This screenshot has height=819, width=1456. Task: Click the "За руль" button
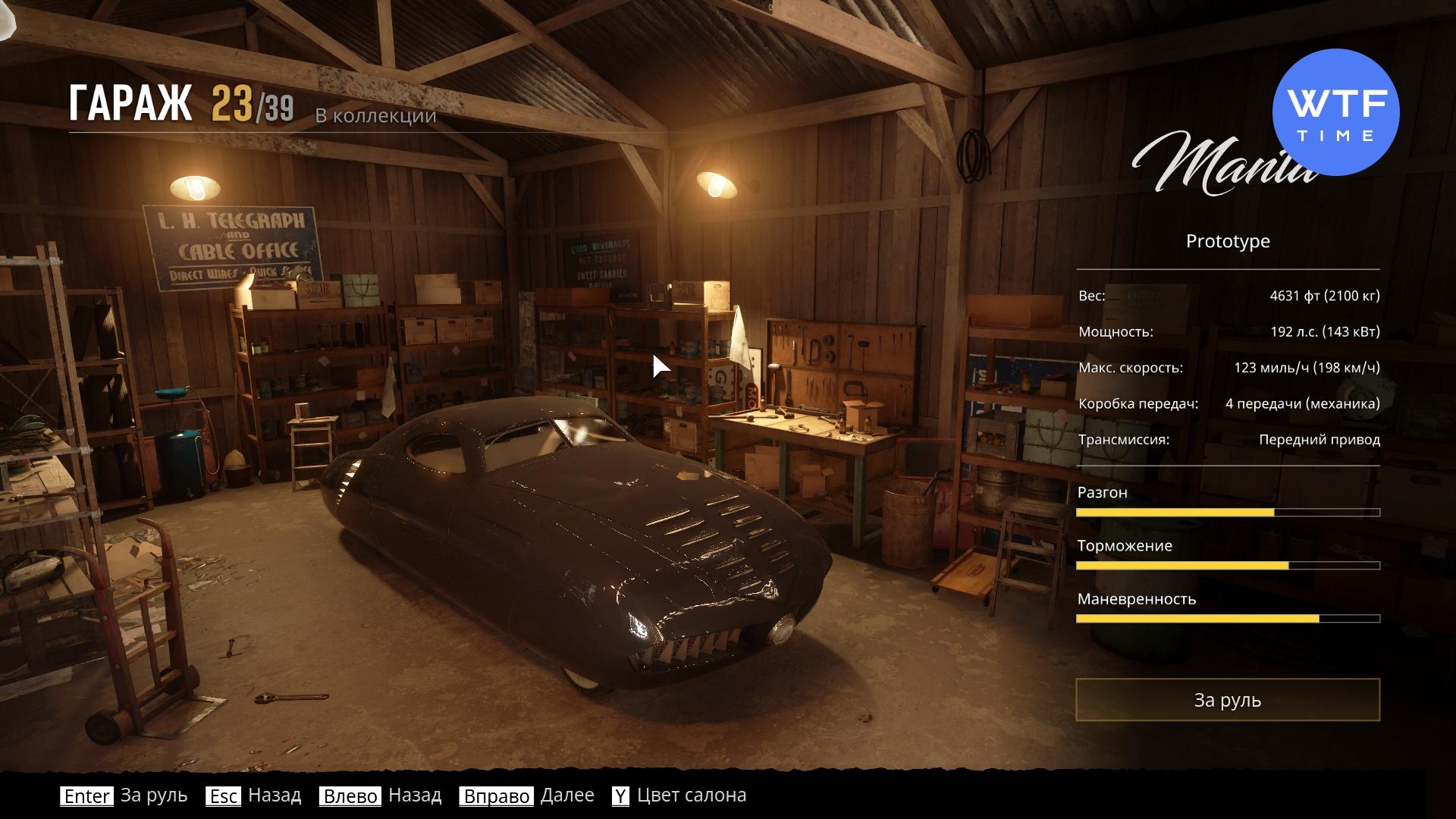(x=1227, y=699)
